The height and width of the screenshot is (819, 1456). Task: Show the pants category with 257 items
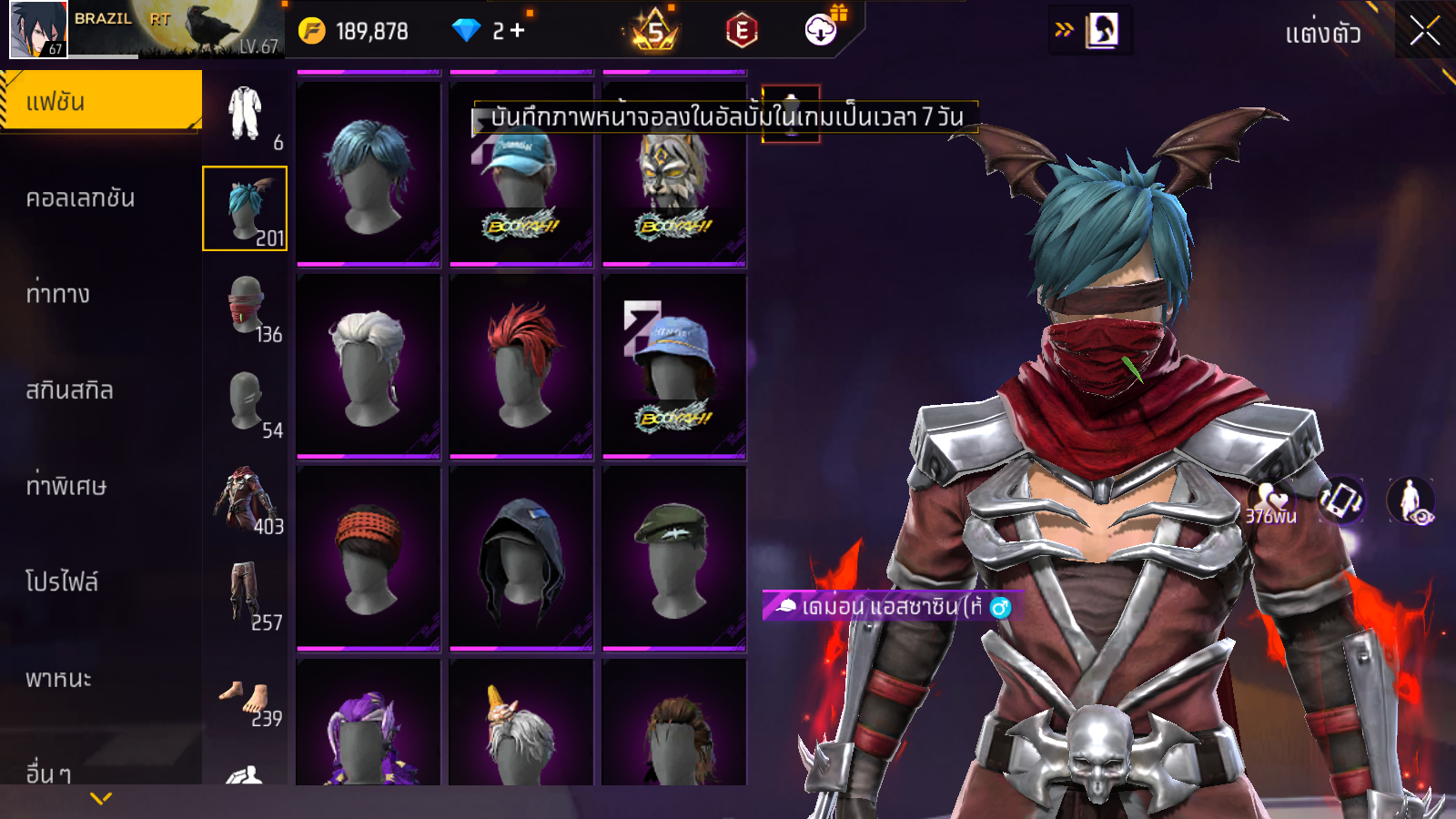point(245,595)
